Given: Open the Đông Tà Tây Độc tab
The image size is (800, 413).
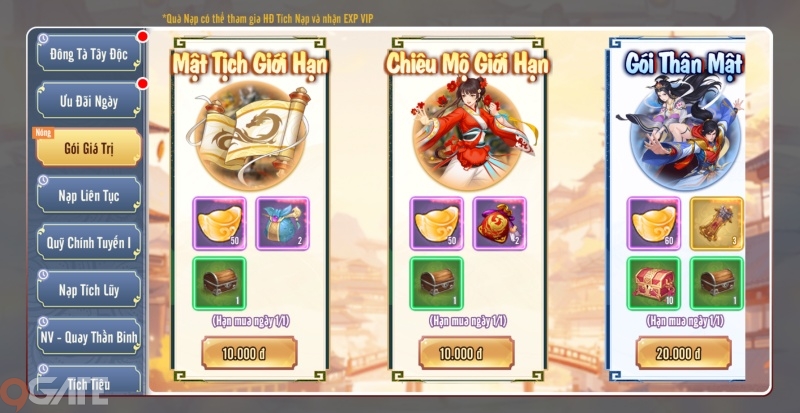Looking at the screenshot, I should pos(90,52).
